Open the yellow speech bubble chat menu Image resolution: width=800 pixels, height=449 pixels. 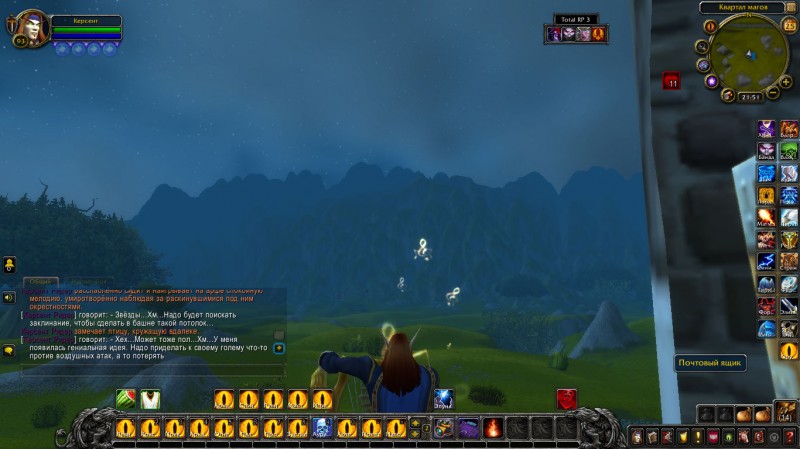click(8, 351)
